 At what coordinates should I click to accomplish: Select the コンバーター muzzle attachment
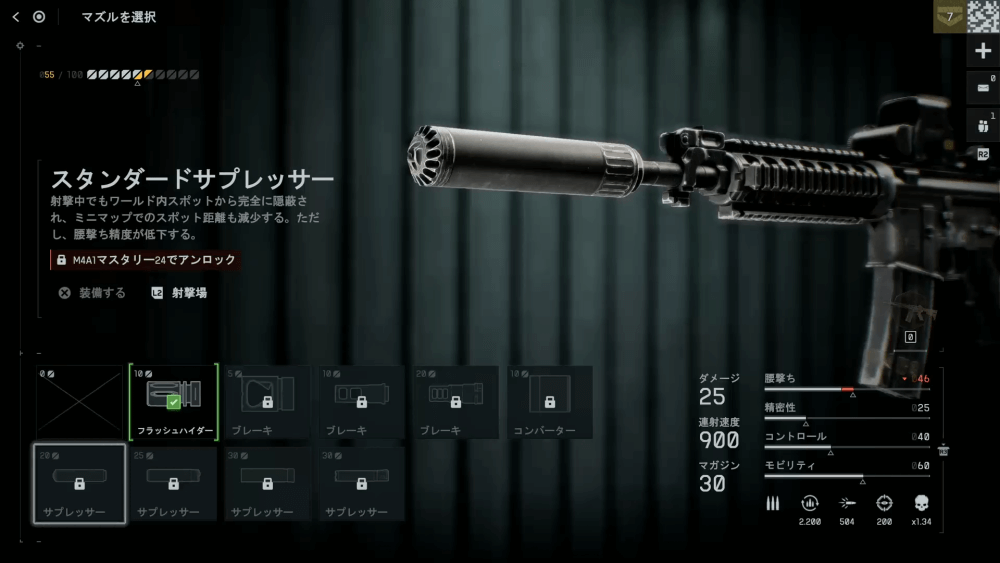(x=549, y=402)
